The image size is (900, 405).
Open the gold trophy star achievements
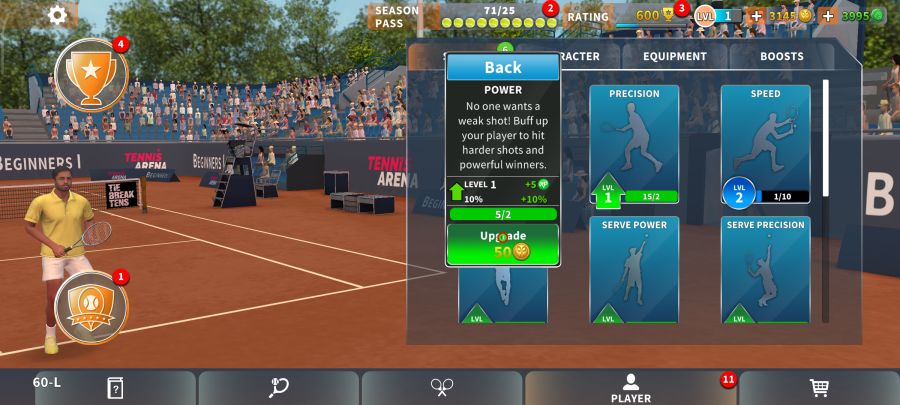click(x=91, y=74)
